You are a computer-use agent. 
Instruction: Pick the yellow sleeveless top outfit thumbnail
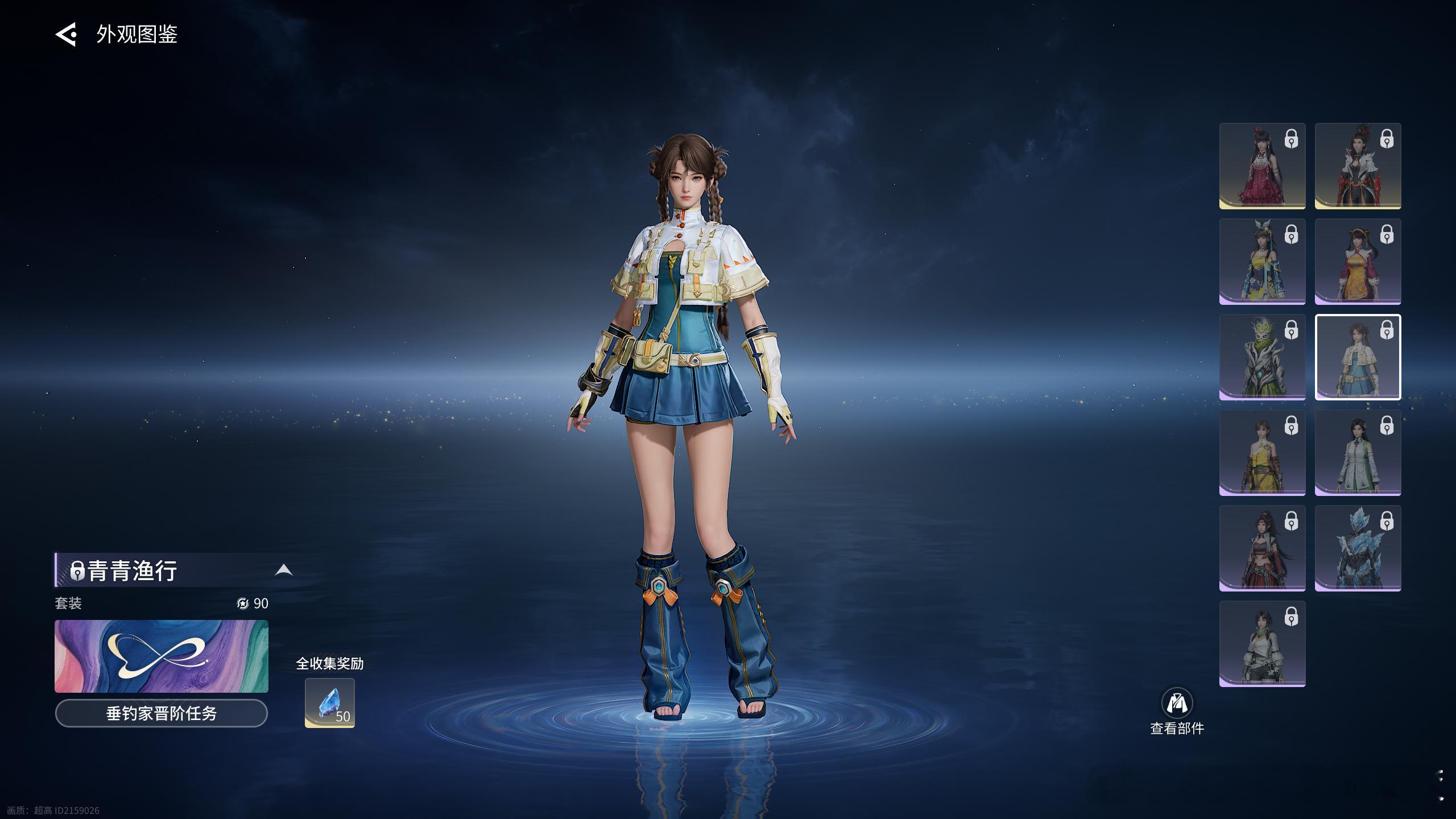point(1262,453)
